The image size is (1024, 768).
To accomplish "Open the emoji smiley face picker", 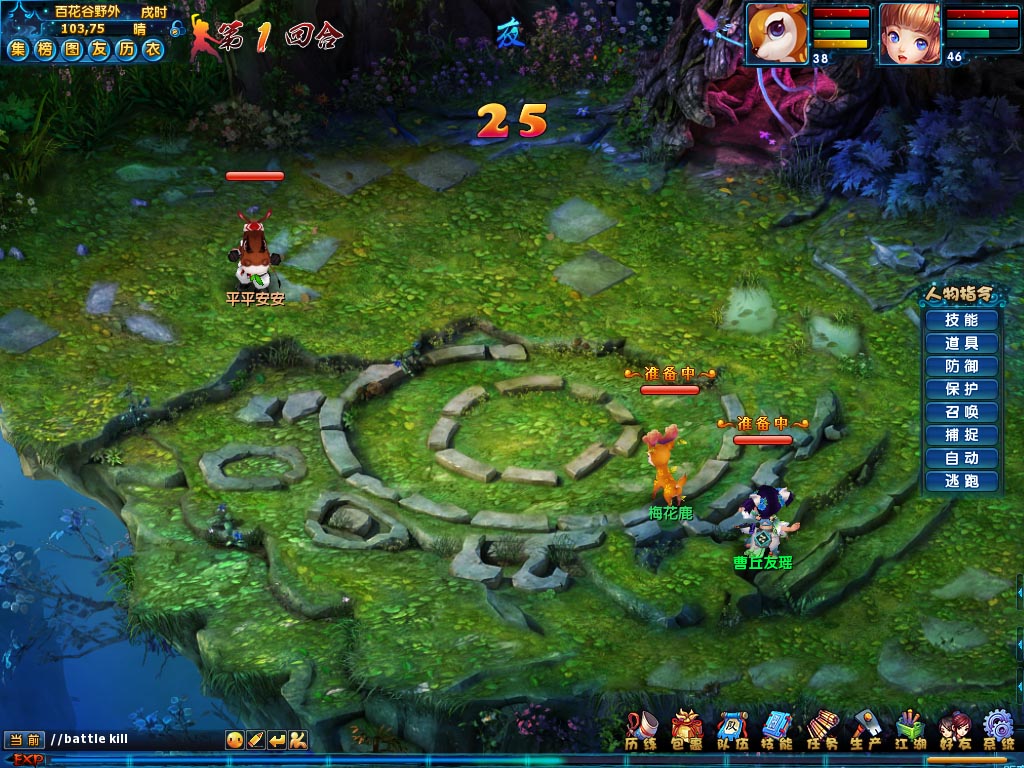I will (x=235, y=740).
